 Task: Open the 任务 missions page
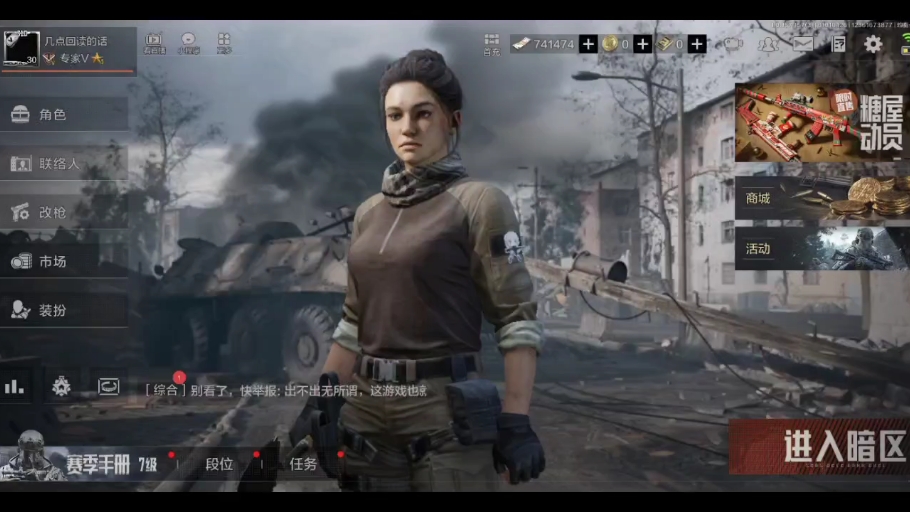303,464
